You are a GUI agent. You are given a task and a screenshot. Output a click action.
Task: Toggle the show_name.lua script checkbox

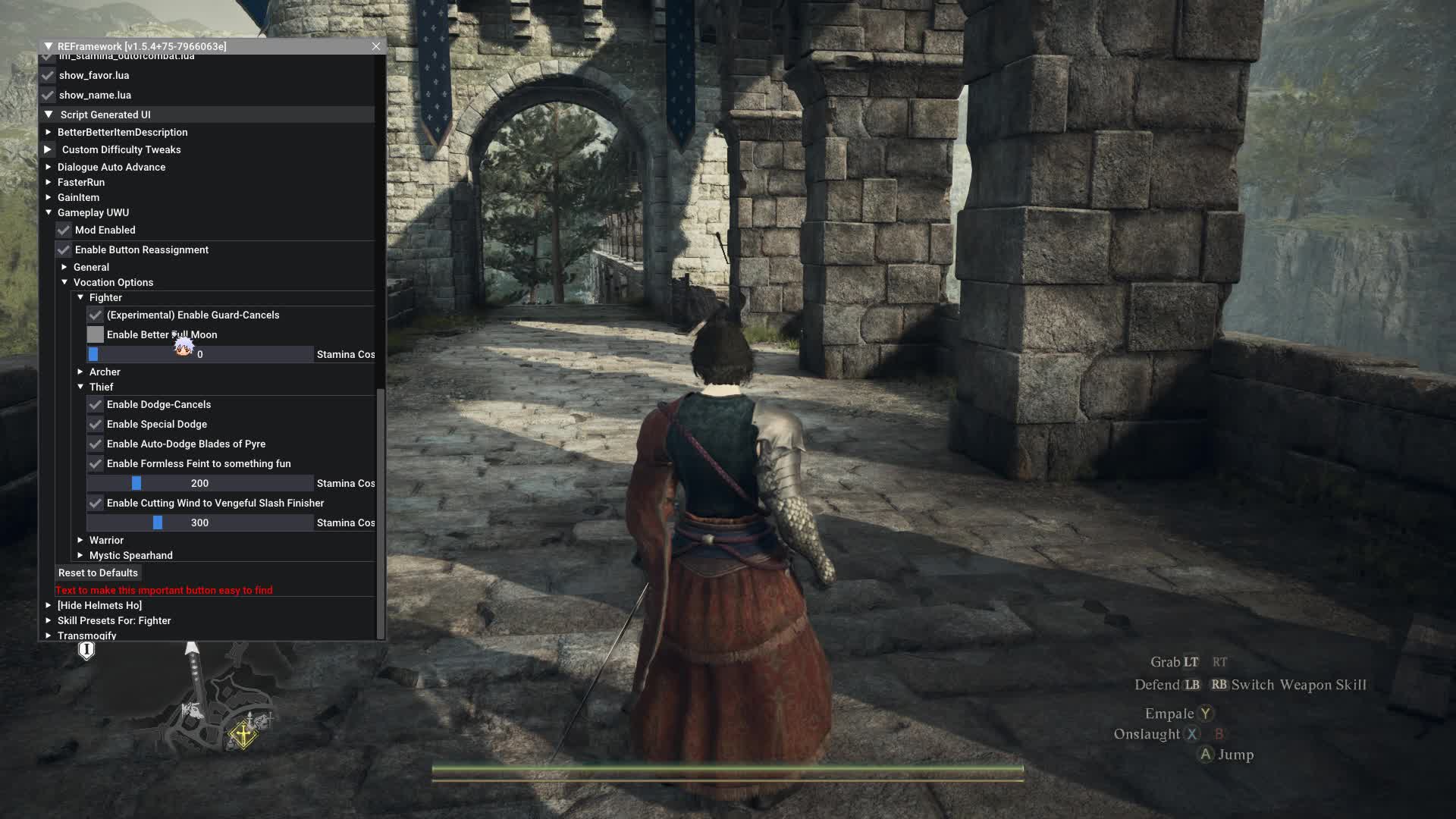tap(48, 96)
